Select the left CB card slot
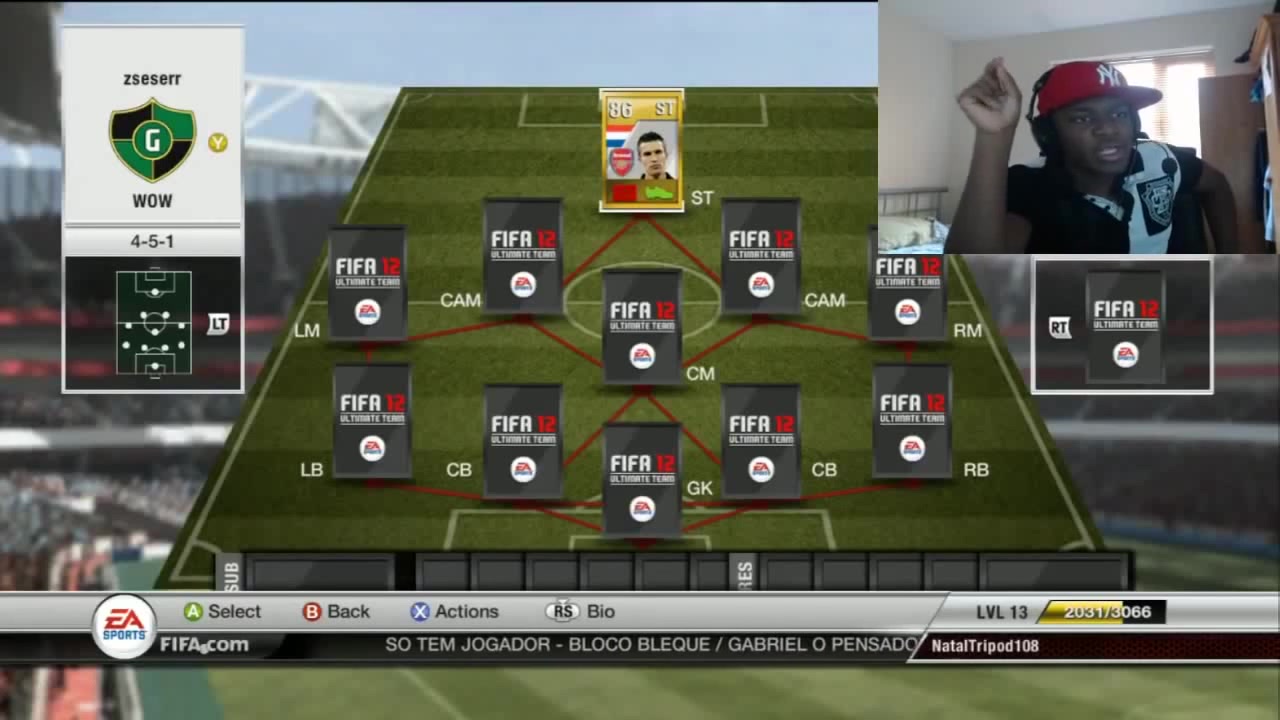The height and width of the screenshot is (720, 1280). [522, 441]
